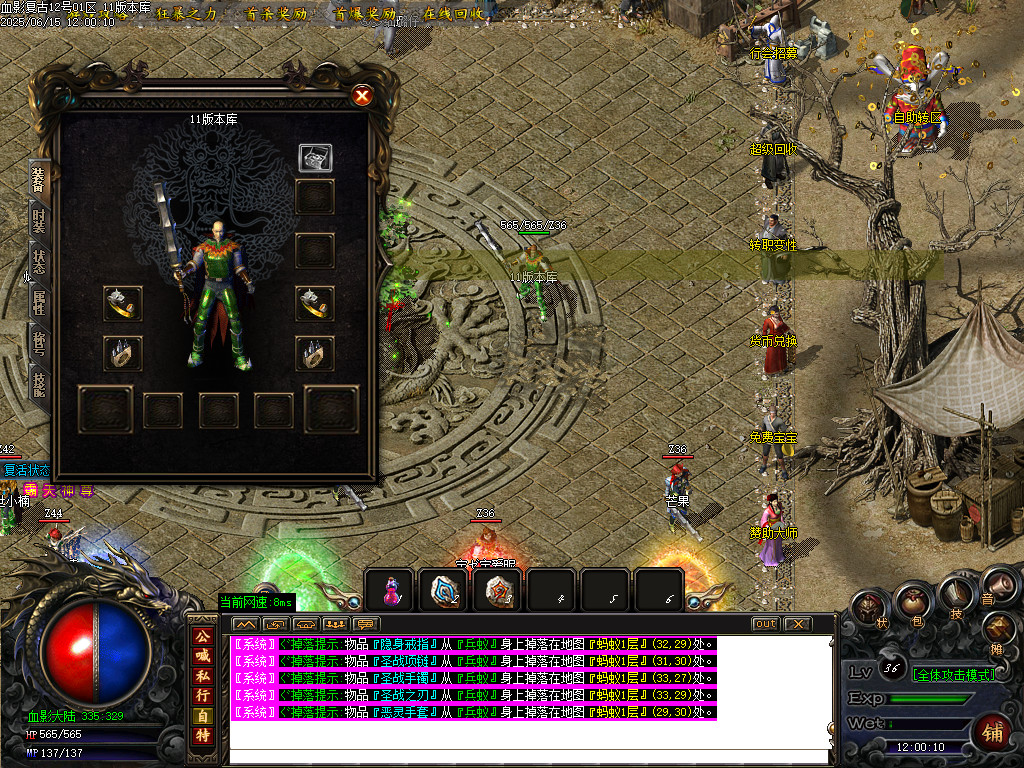
Task: Show the 属性 attributes tab
Action: click(39, 305)
